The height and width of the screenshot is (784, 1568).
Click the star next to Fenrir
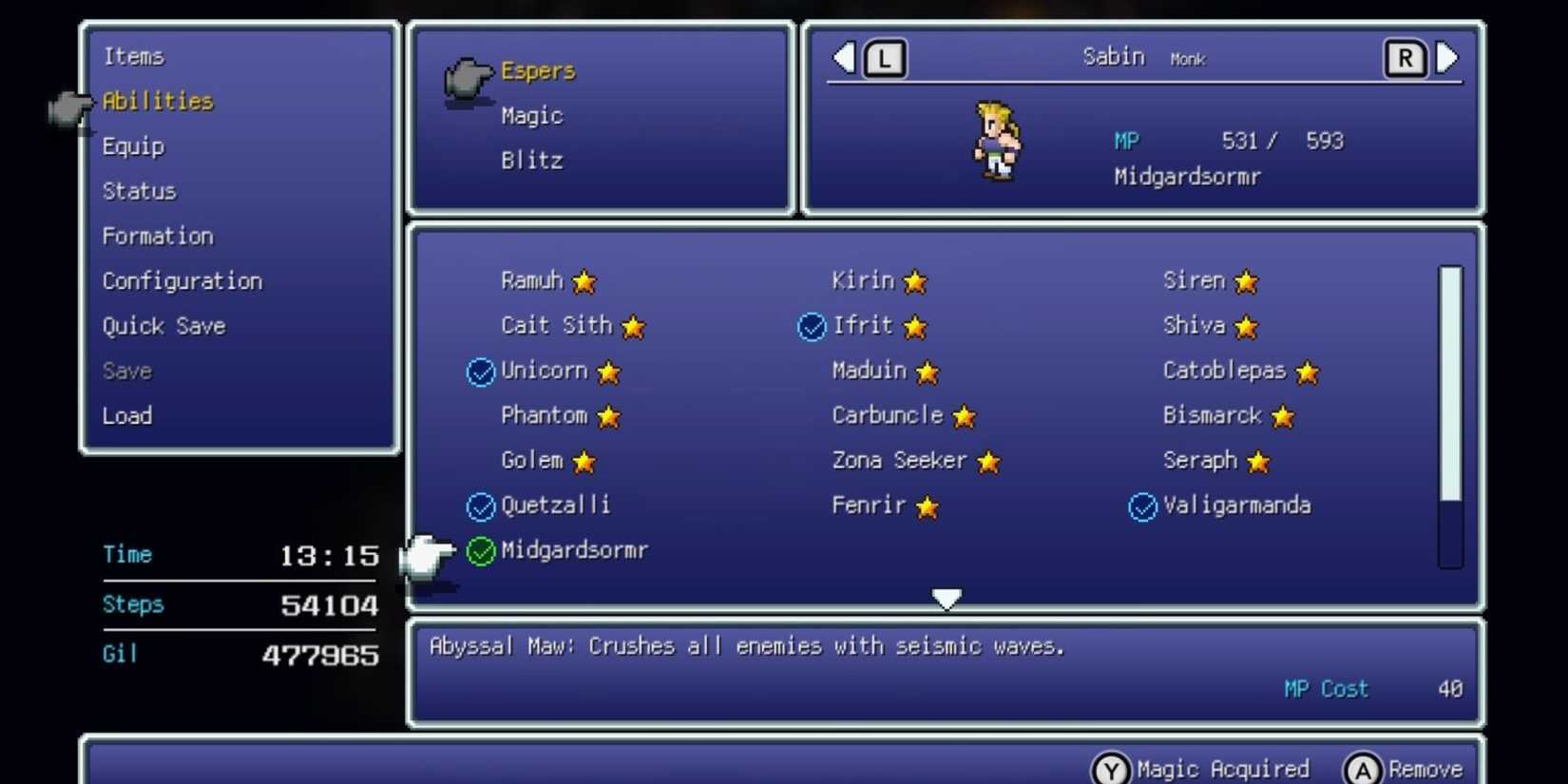point(927,507)
